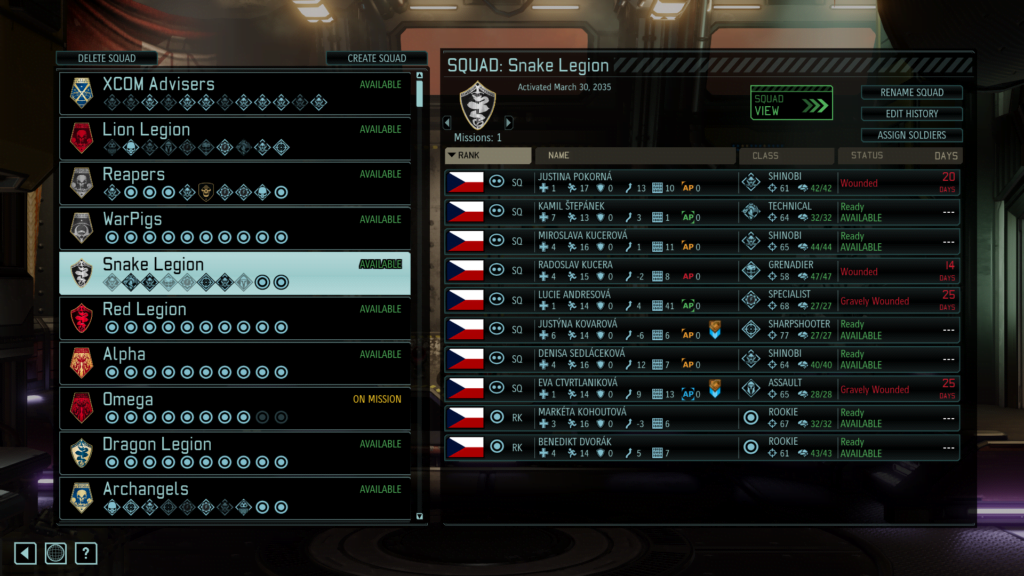
Task: Sort soldiers by Rank column
Action: coord(488,156)
